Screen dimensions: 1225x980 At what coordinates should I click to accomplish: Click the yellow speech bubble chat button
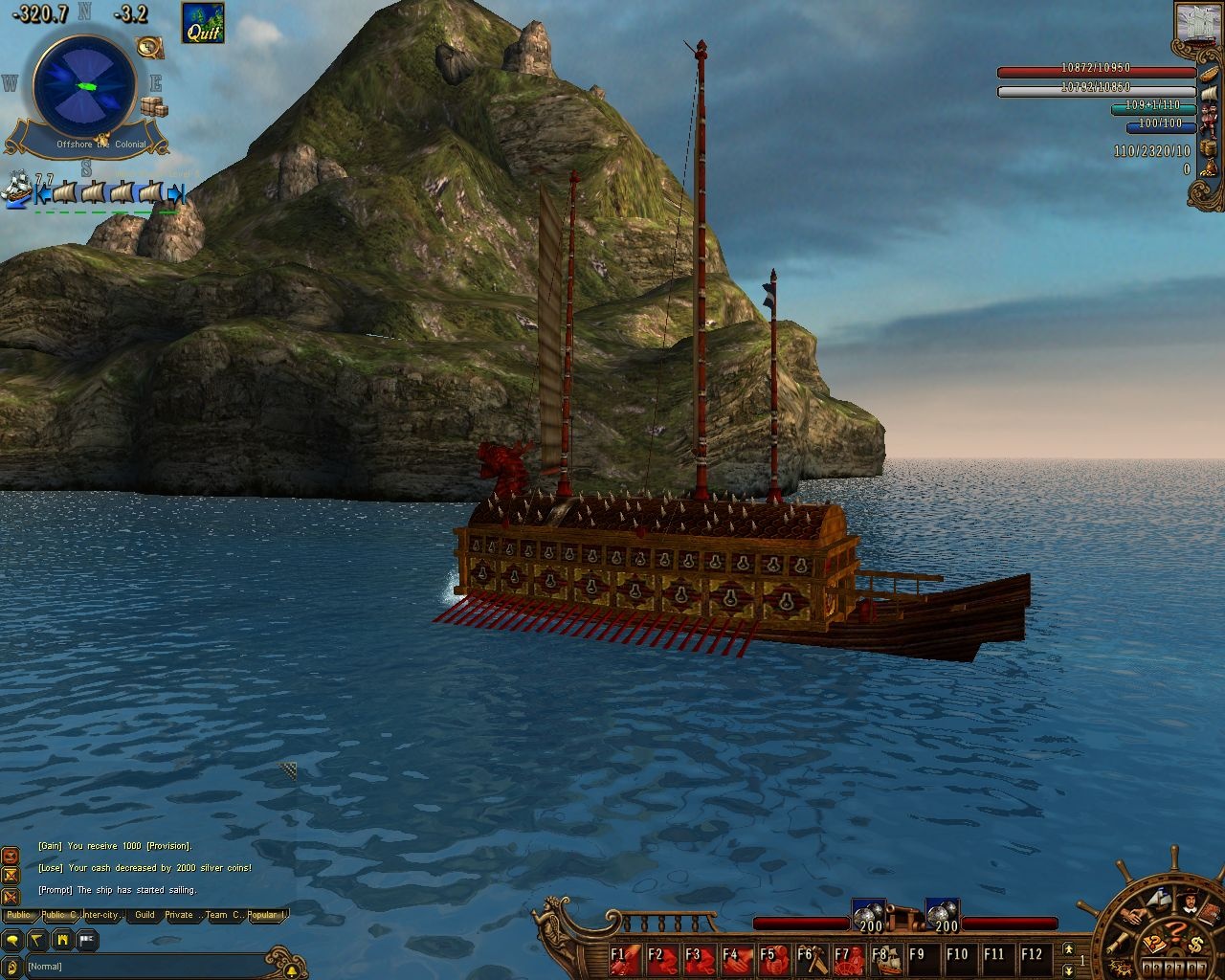[12, 940]
